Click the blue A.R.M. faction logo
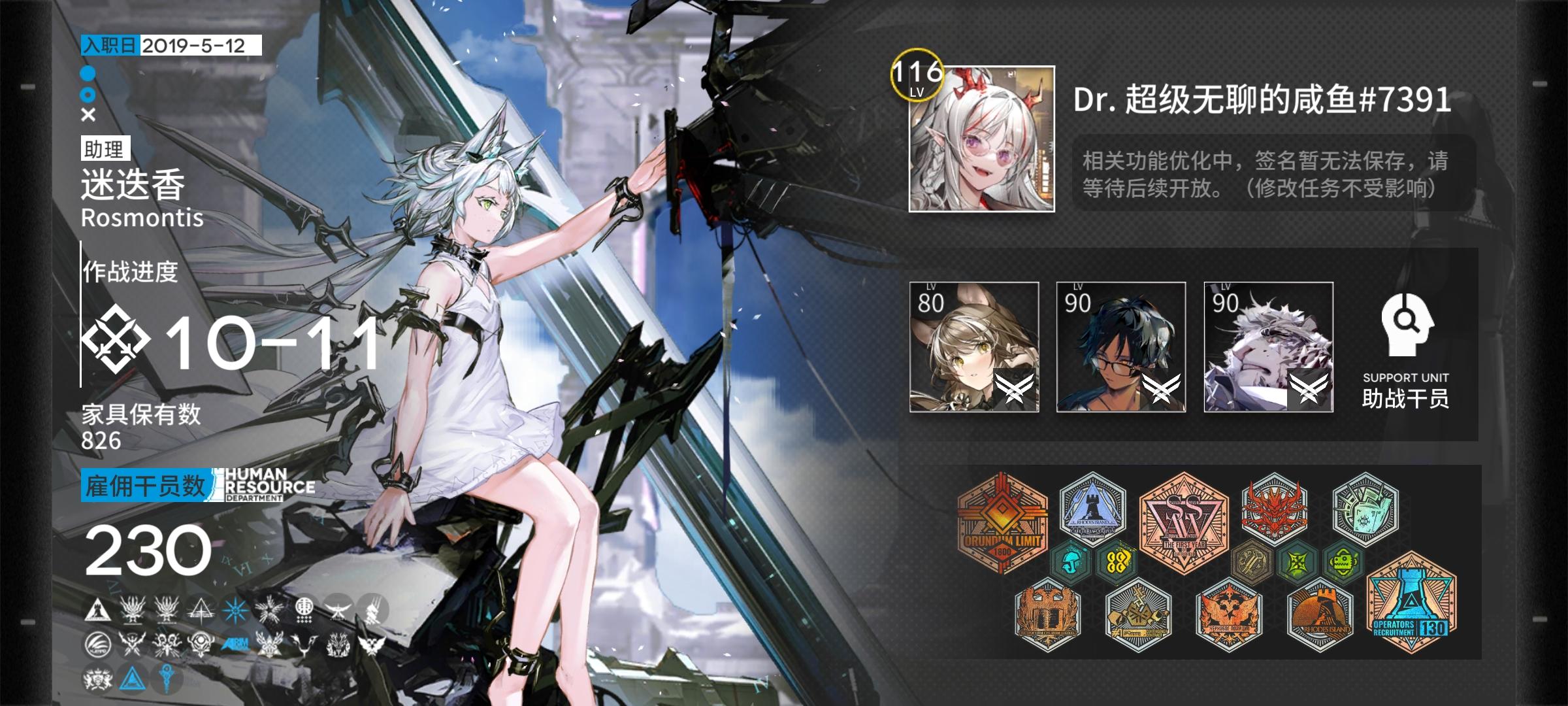This screenshot has width=1568, height=706. click(x=236, y=643)
